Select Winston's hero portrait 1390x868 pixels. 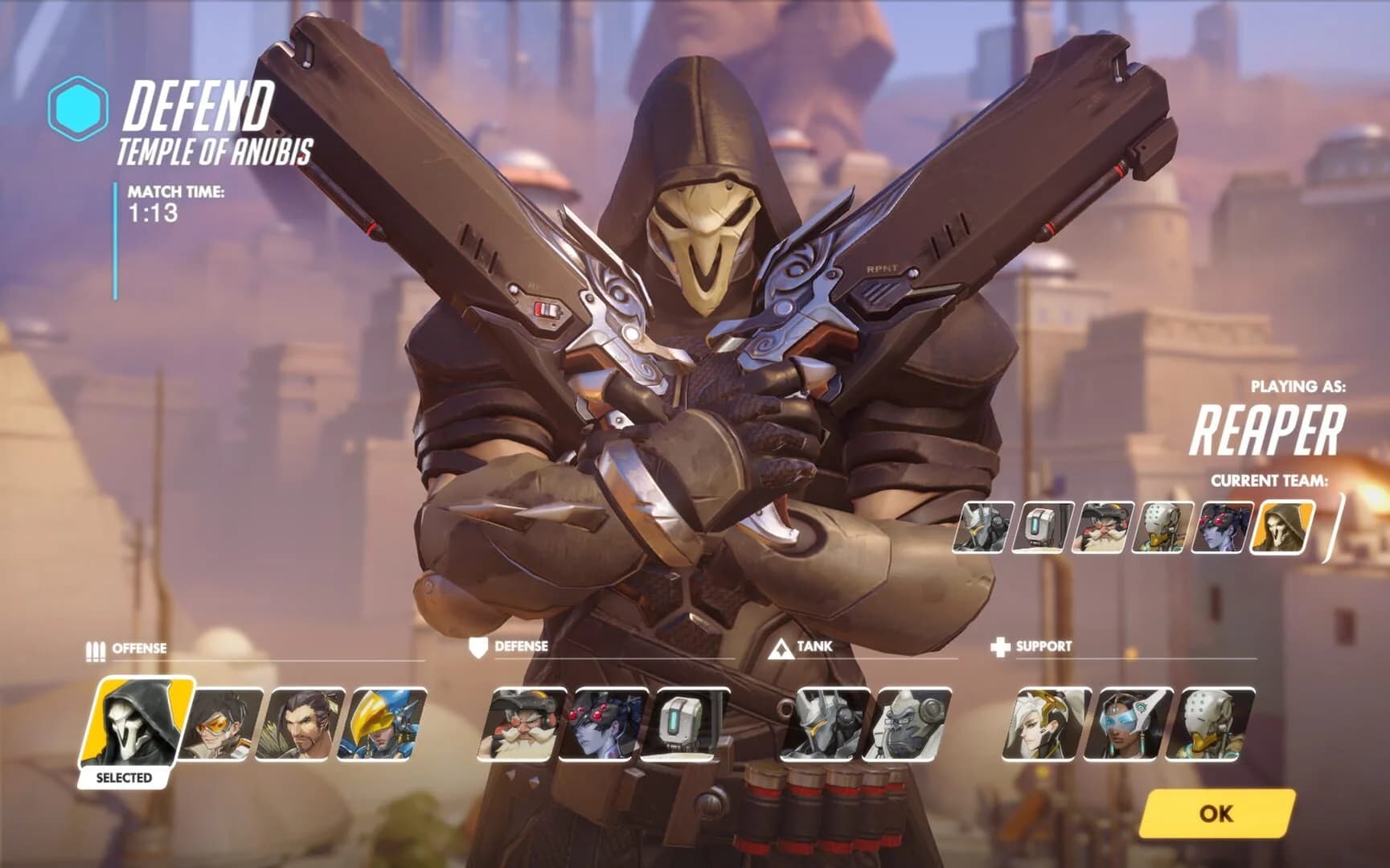908,724
